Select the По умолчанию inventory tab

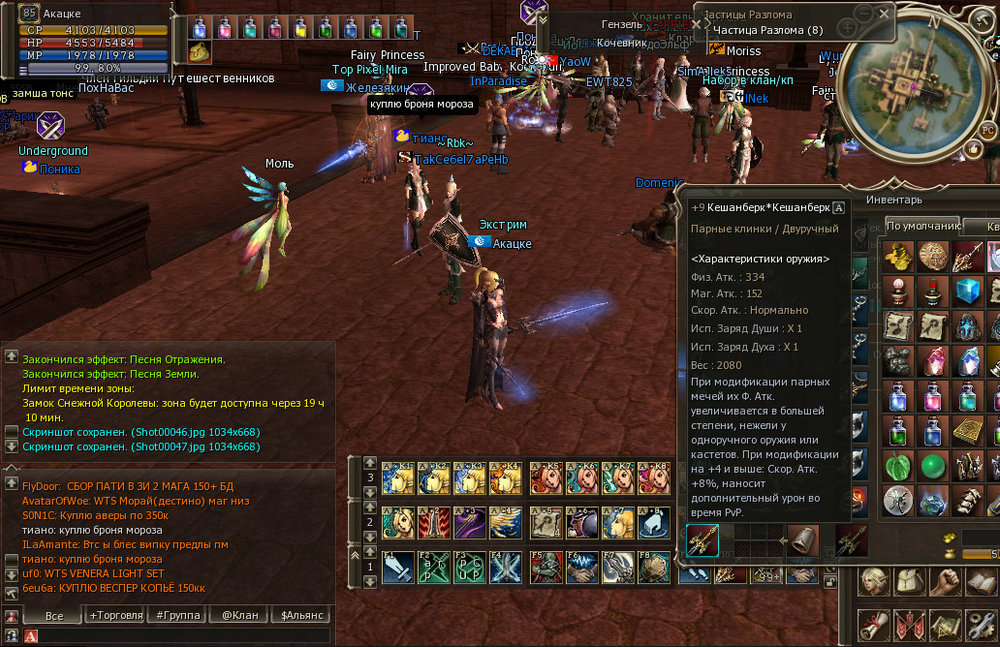pos(921,225)
